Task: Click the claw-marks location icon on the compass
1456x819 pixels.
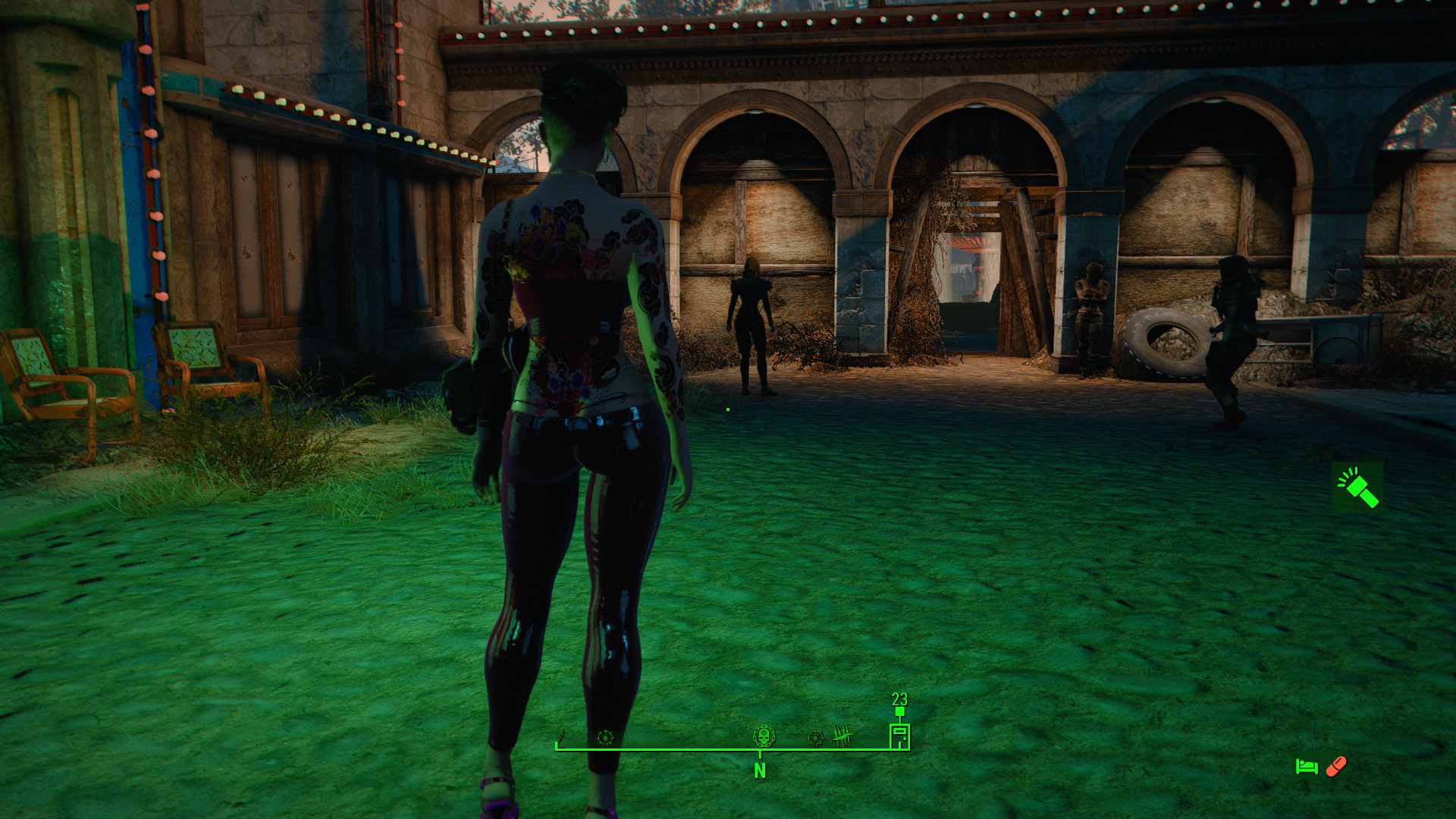Action: coord(841,736)
